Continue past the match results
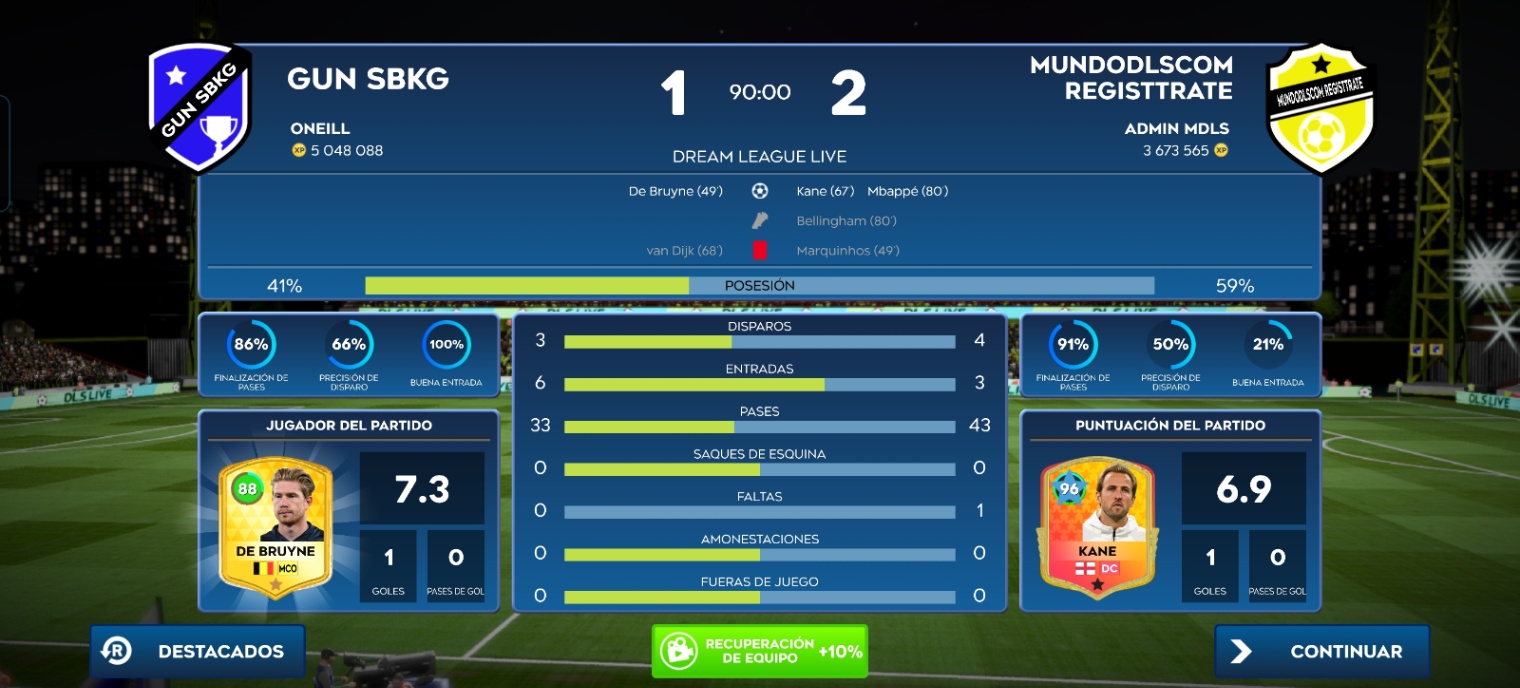This screenshot has height=688, width=1520. 1322,651
